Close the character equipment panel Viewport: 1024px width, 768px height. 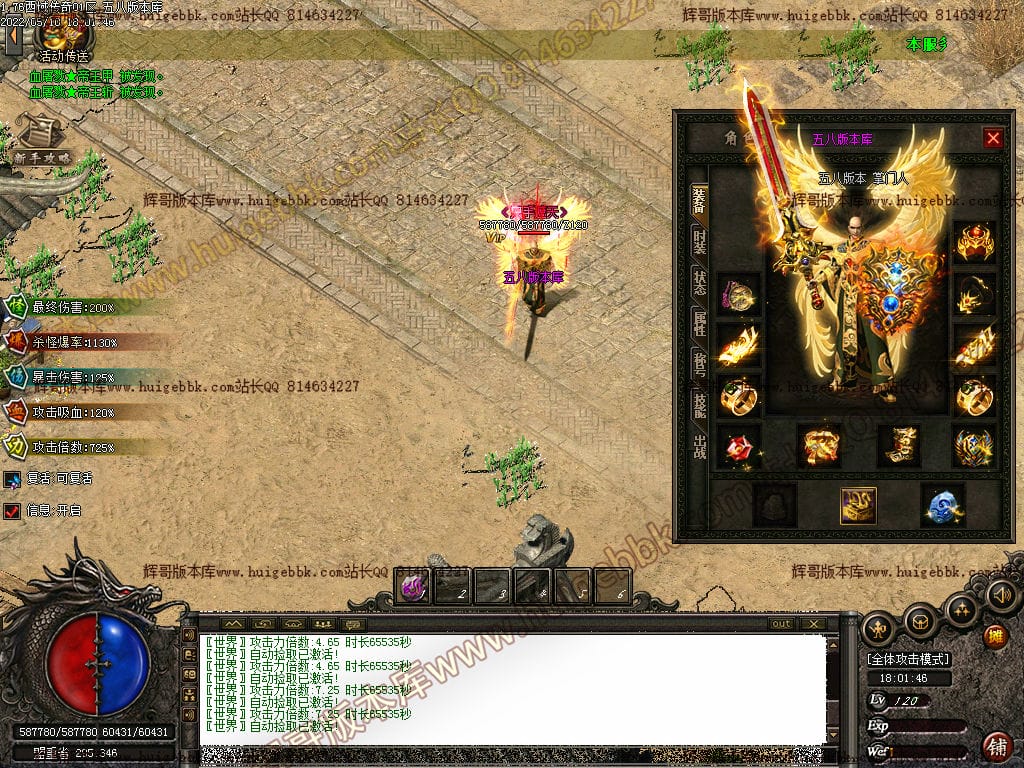coord(992,138)
